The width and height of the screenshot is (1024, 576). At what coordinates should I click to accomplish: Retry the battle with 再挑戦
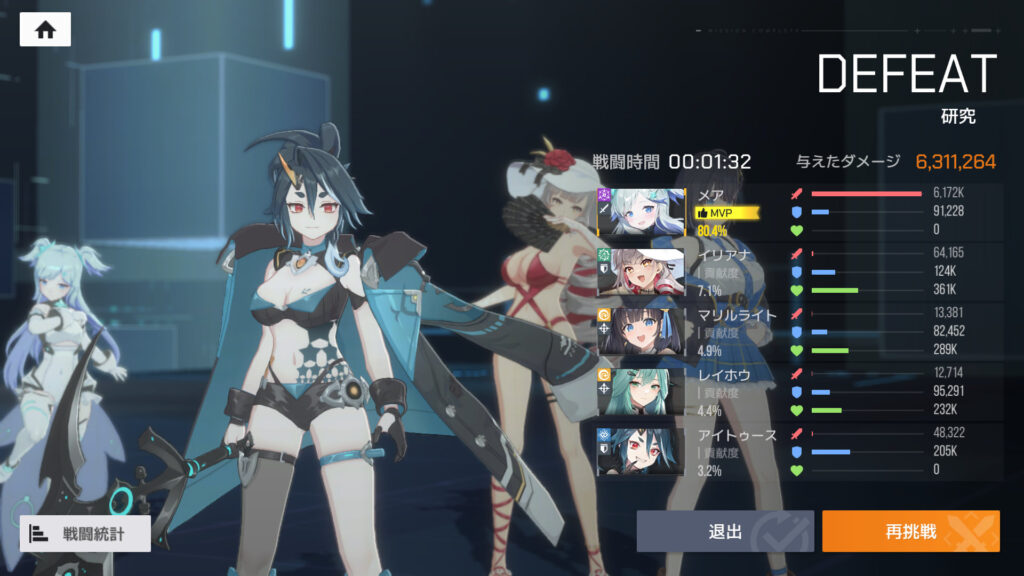910,531
